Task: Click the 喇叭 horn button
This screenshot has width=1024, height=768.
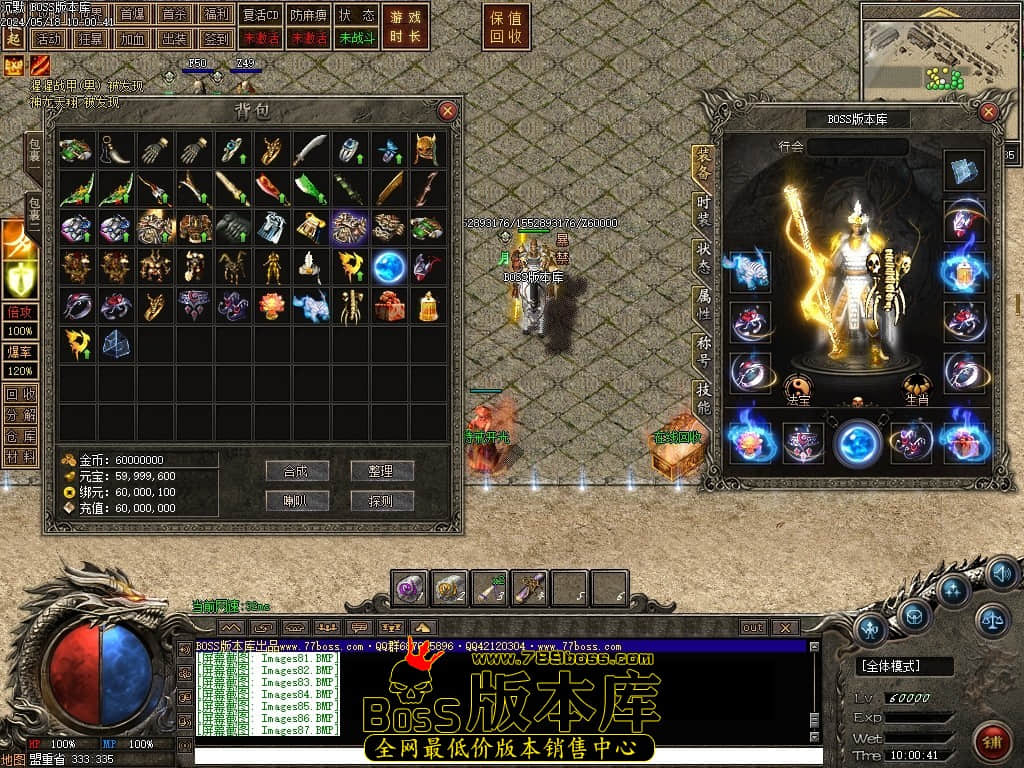Action: point(297,501)
